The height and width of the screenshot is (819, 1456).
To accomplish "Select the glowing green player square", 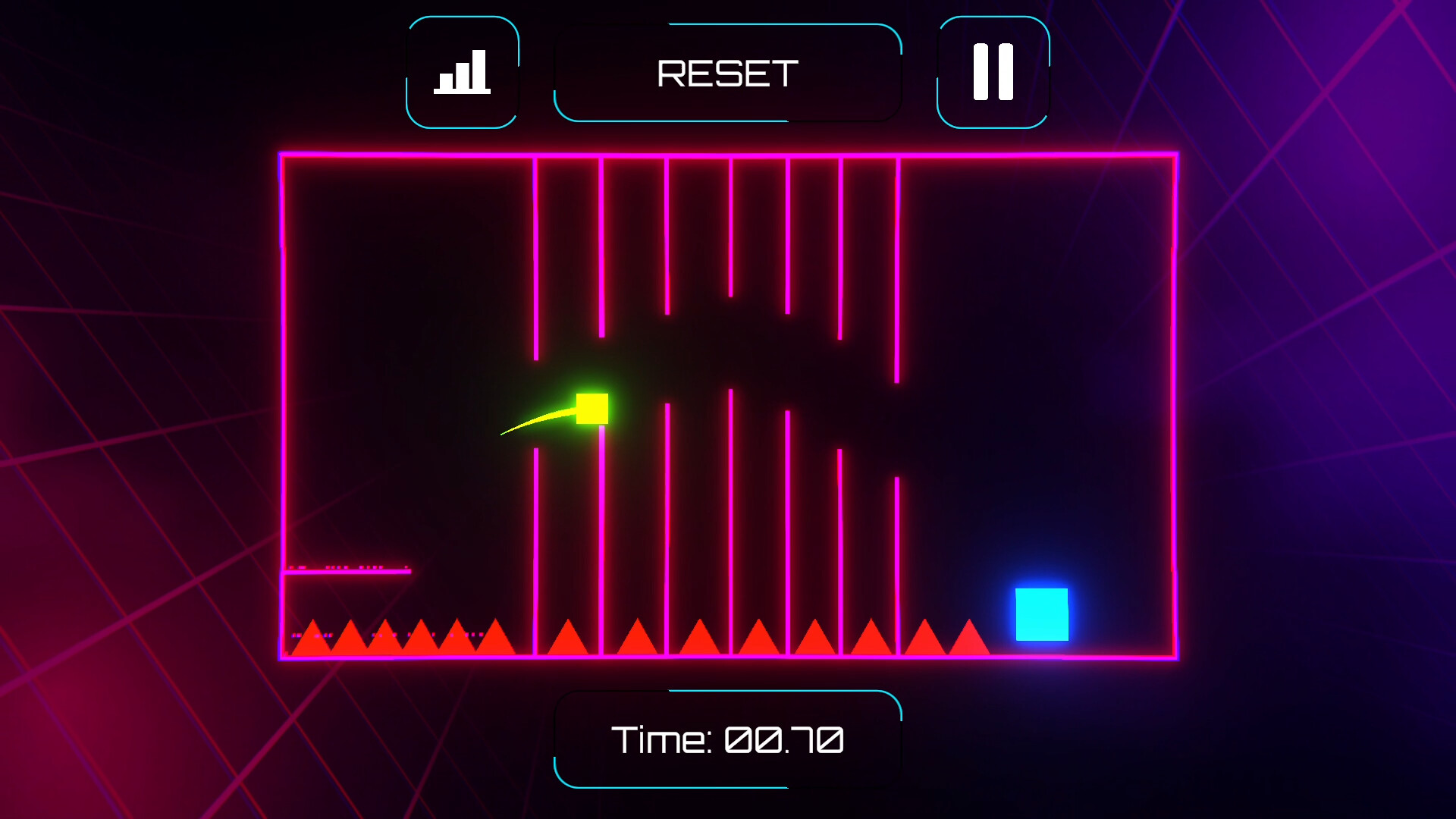I will tap(592, 409).
